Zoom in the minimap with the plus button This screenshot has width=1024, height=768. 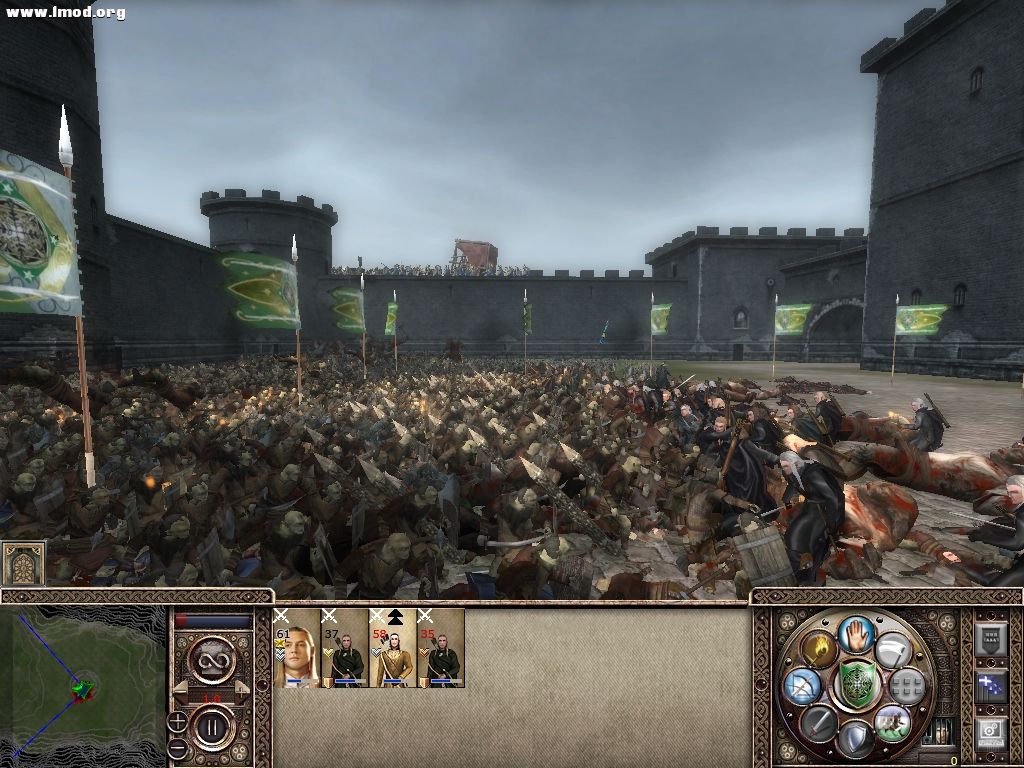tap(177, 721)
